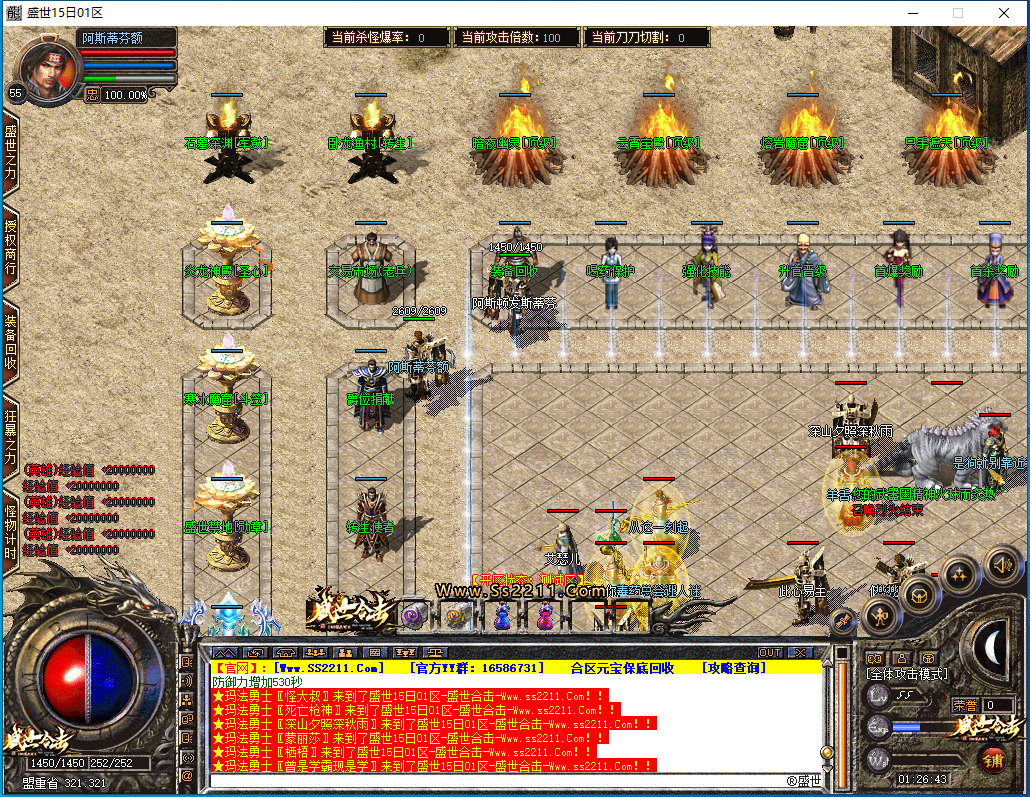
Task: Click the chat text input field
Action: click(x=500, y=780)
